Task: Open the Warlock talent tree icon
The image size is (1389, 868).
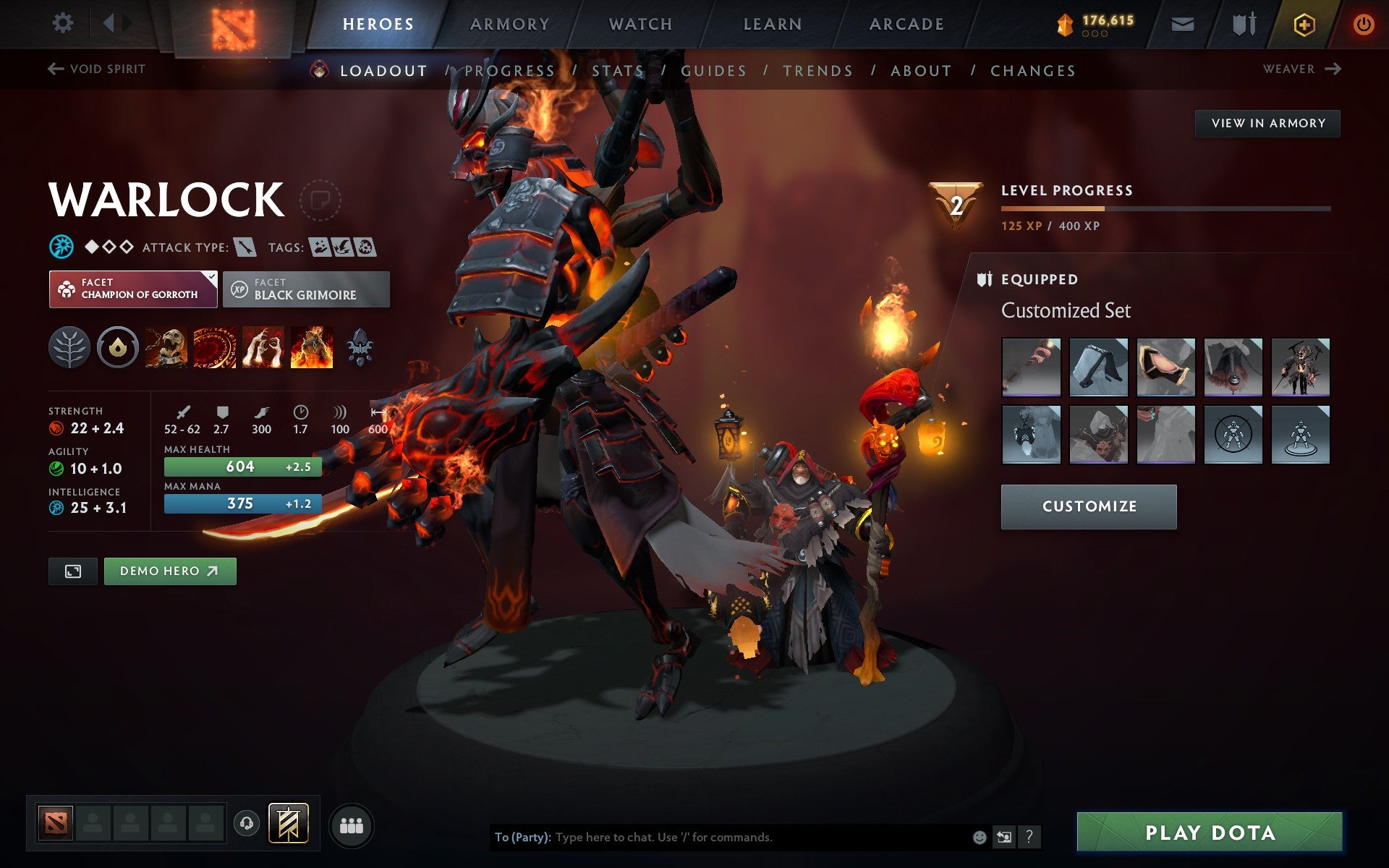Action: coord(69,348)
